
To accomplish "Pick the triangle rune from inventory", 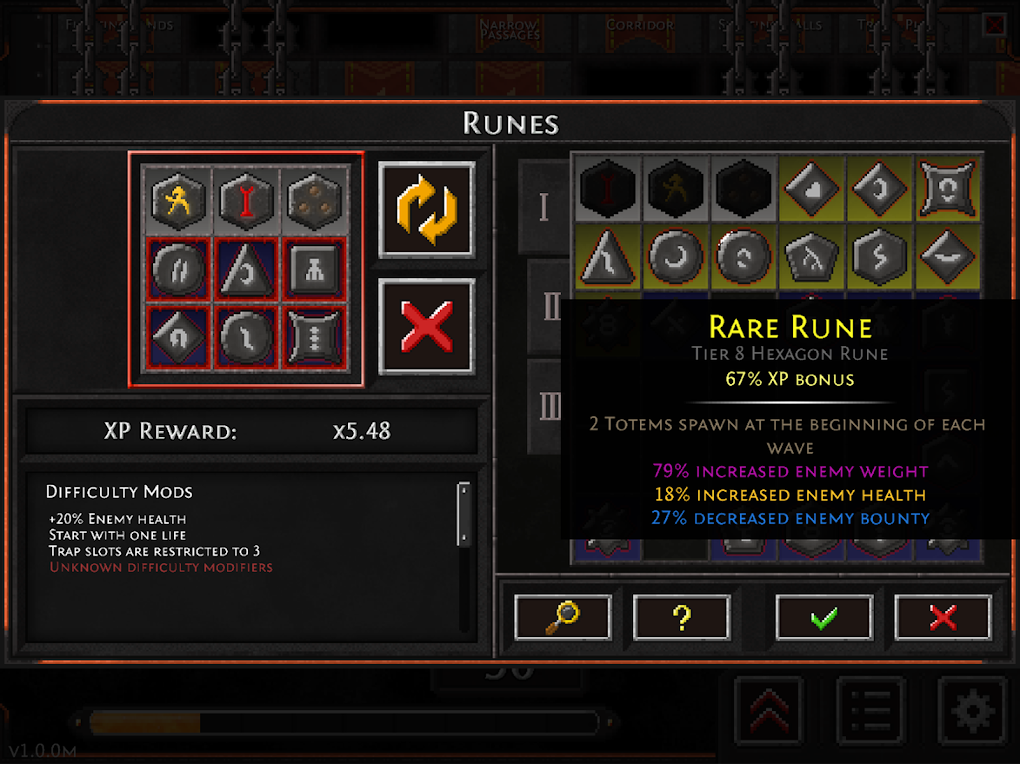I will [609, 257].
